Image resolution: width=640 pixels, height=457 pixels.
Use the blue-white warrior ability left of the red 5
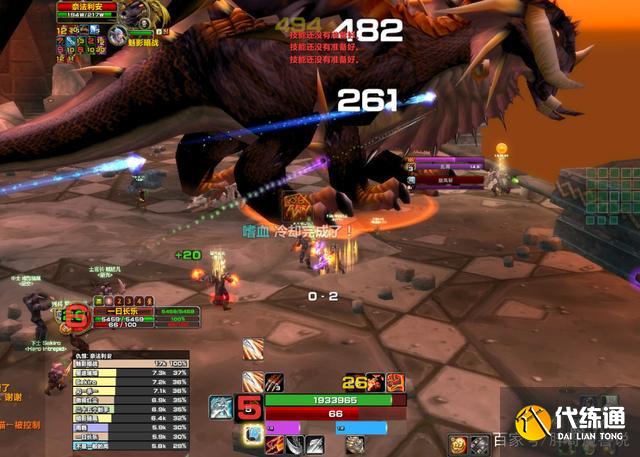[x=221, y=407]
